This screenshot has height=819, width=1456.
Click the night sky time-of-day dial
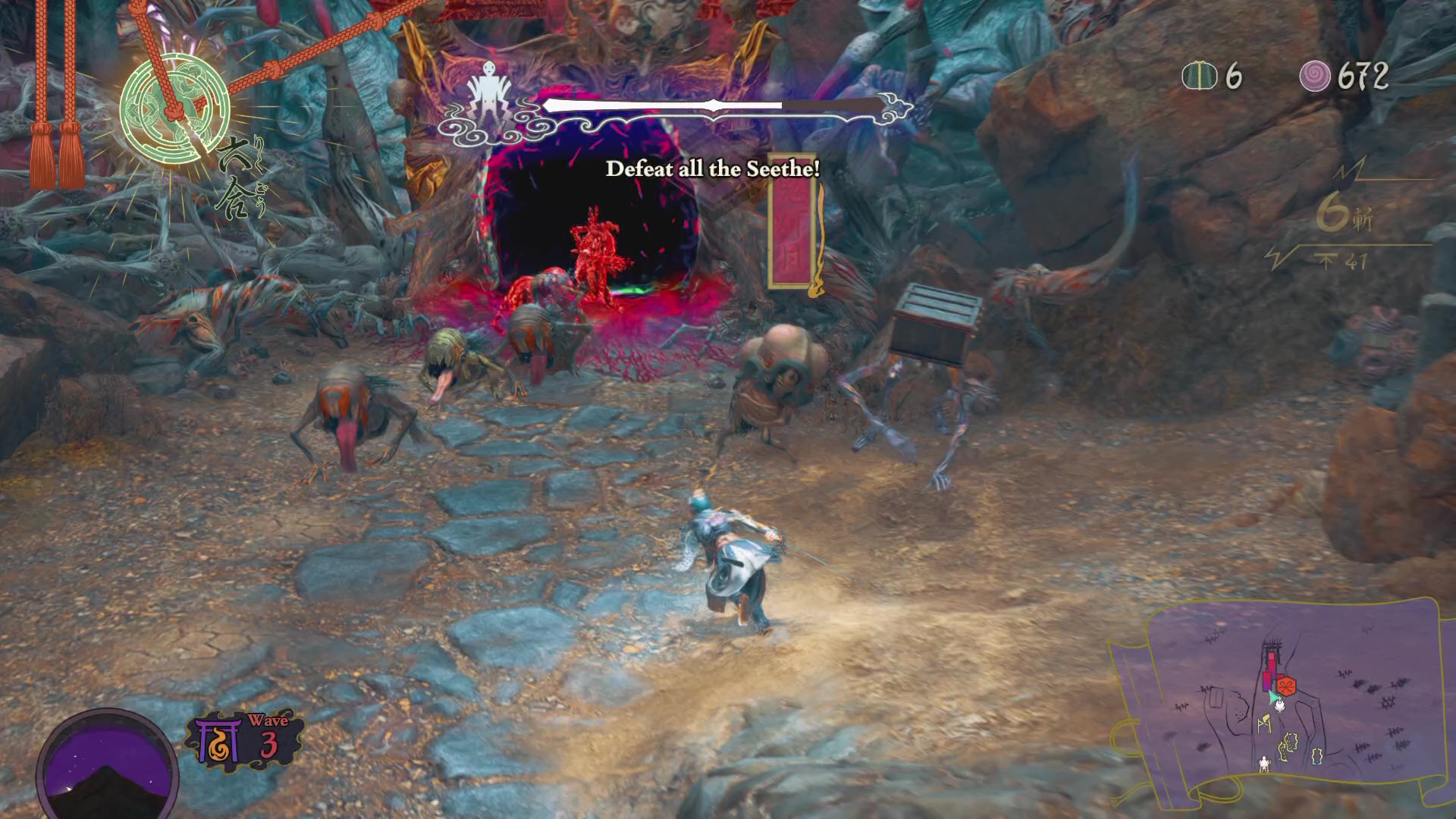tap(108, 764)
